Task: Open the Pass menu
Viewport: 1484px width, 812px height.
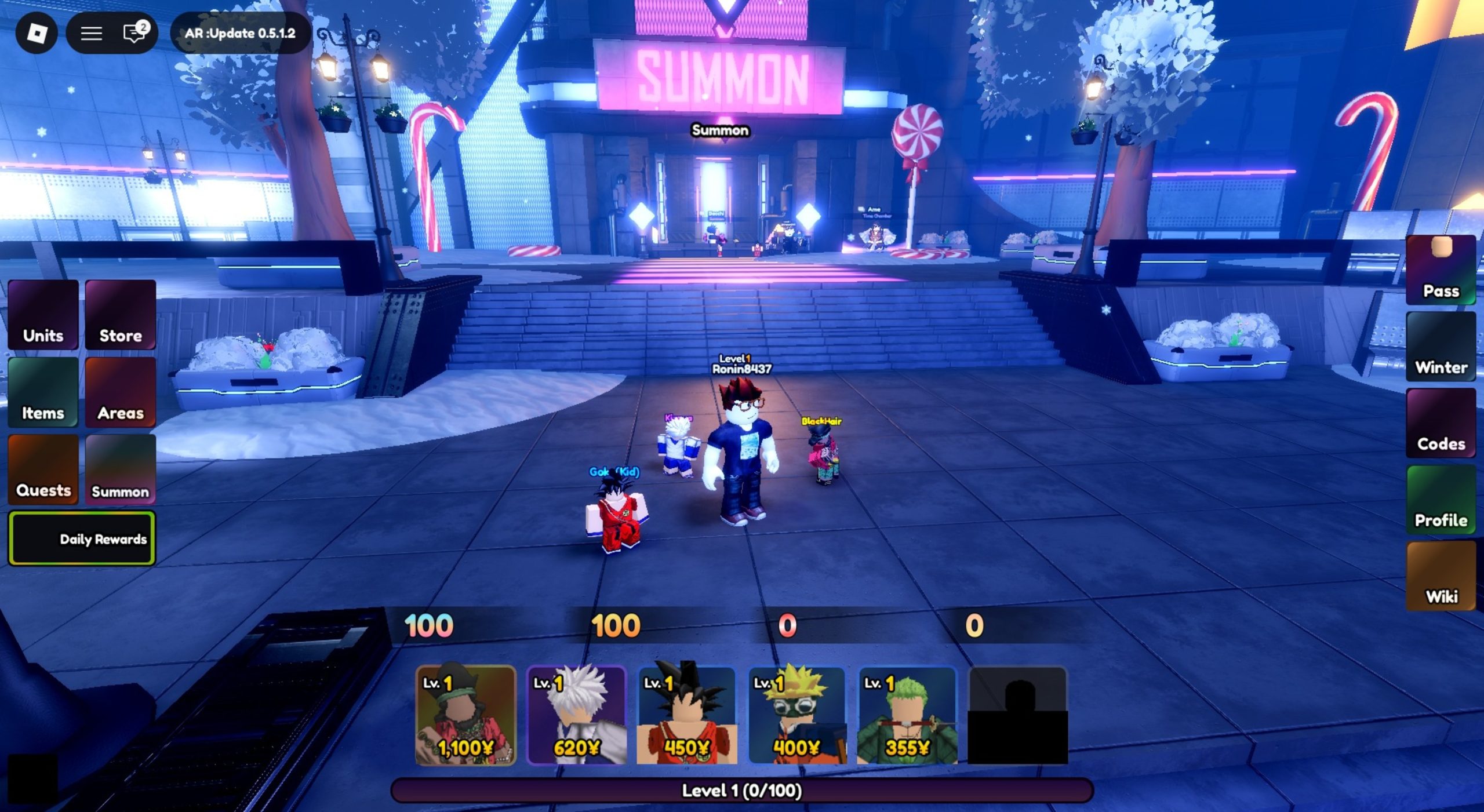Action: click(x=1441, y=270)
